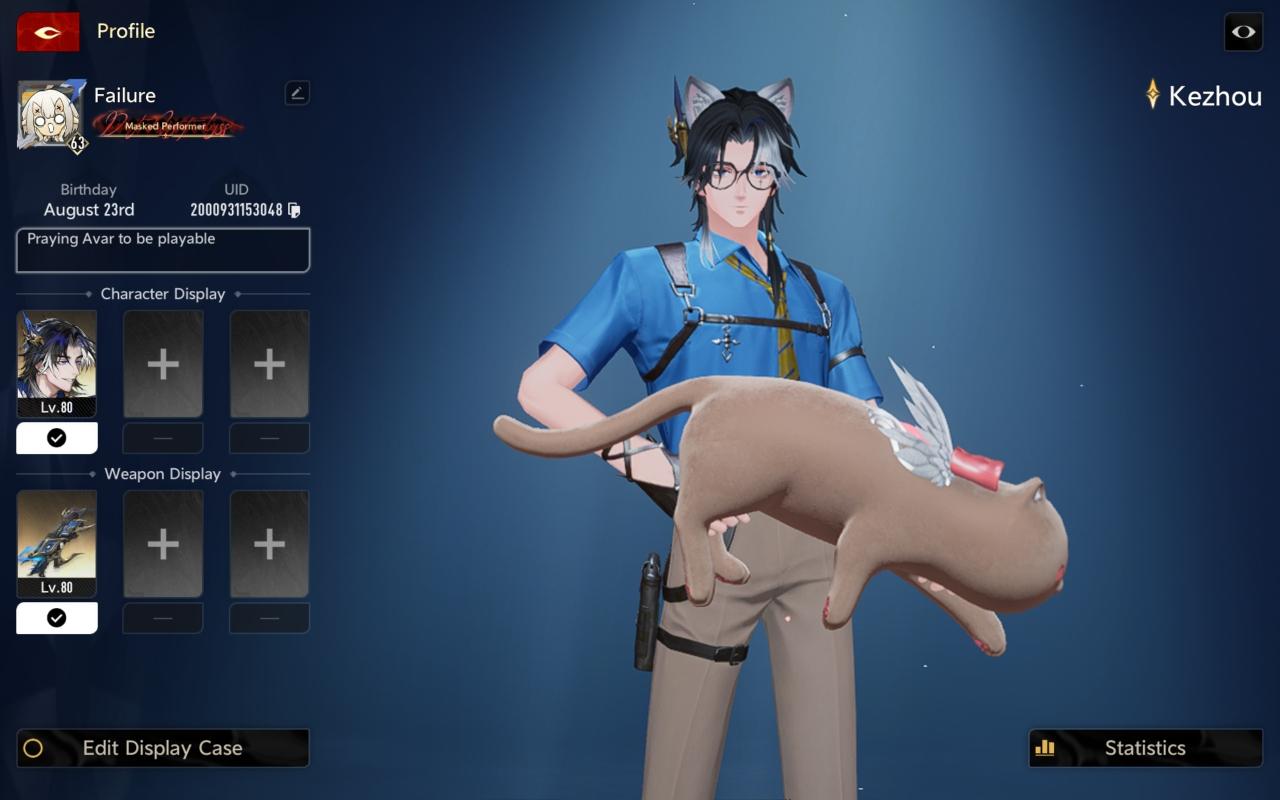Open Edit Display Case
The image size is (1280, 800).
click(163, 748)
